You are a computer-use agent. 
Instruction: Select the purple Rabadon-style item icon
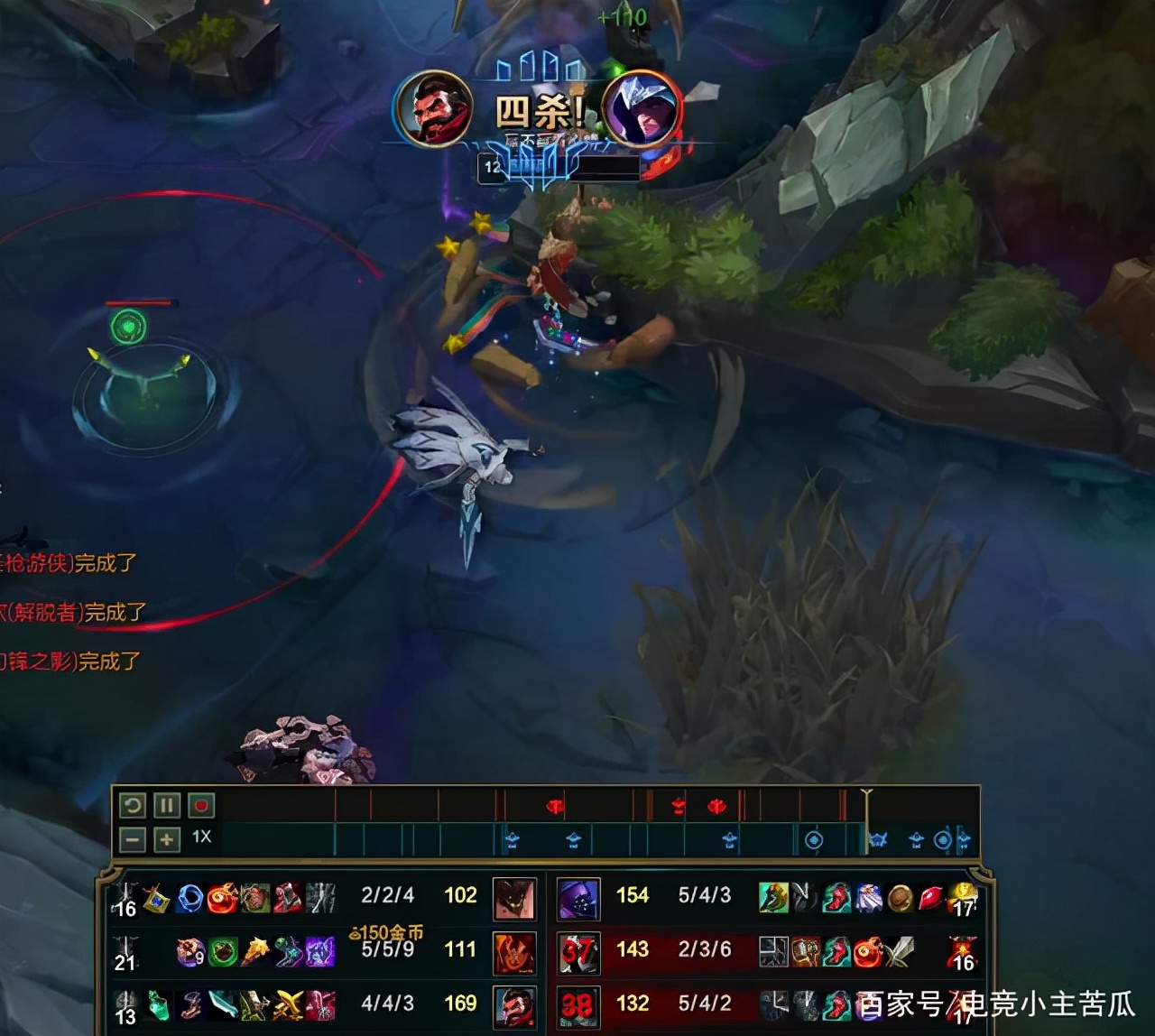click(319, 953)
